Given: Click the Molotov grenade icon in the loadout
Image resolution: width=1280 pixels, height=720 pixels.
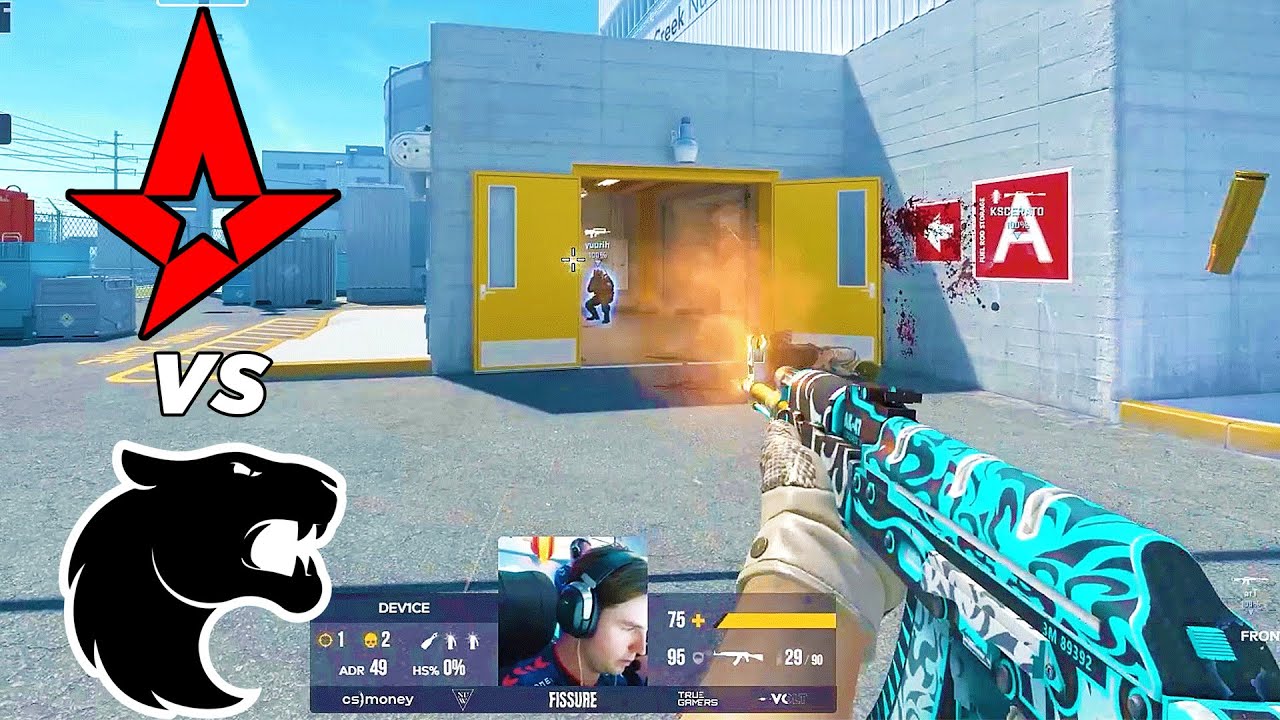Looking at the screenshot, I should (x=430, y=638).
